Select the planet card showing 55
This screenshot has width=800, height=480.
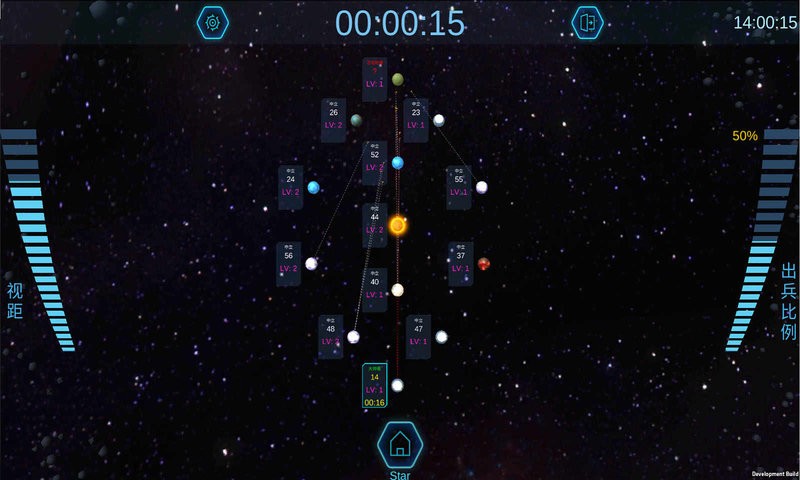point(459,186)
